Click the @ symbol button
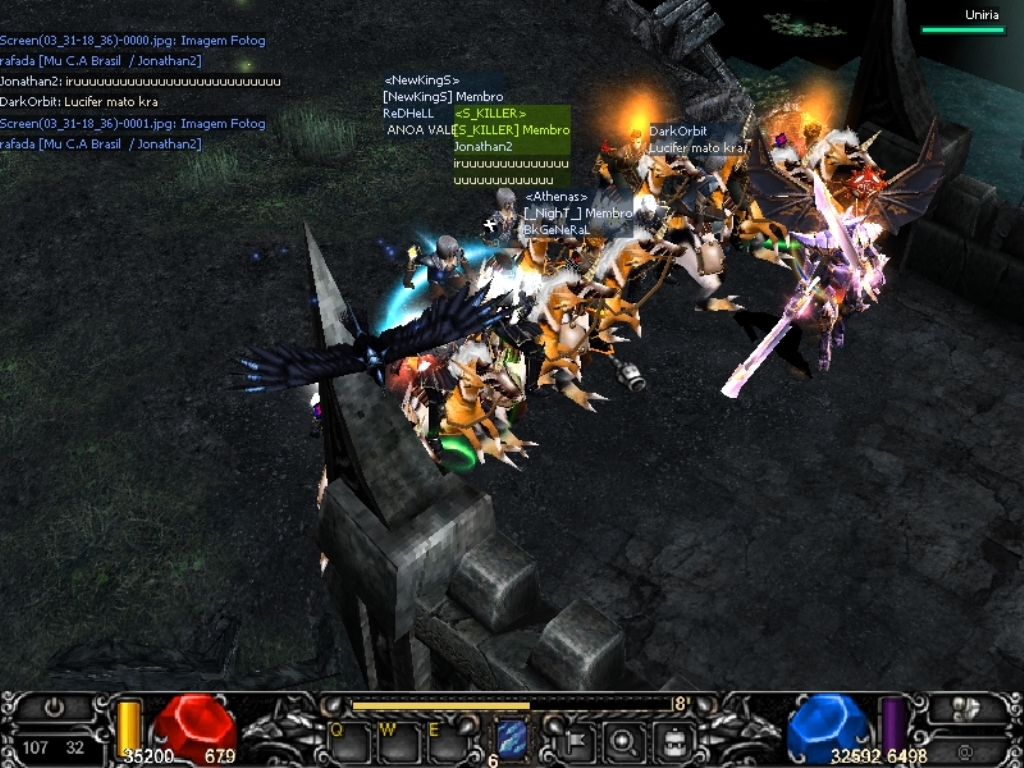 point(966,749)
